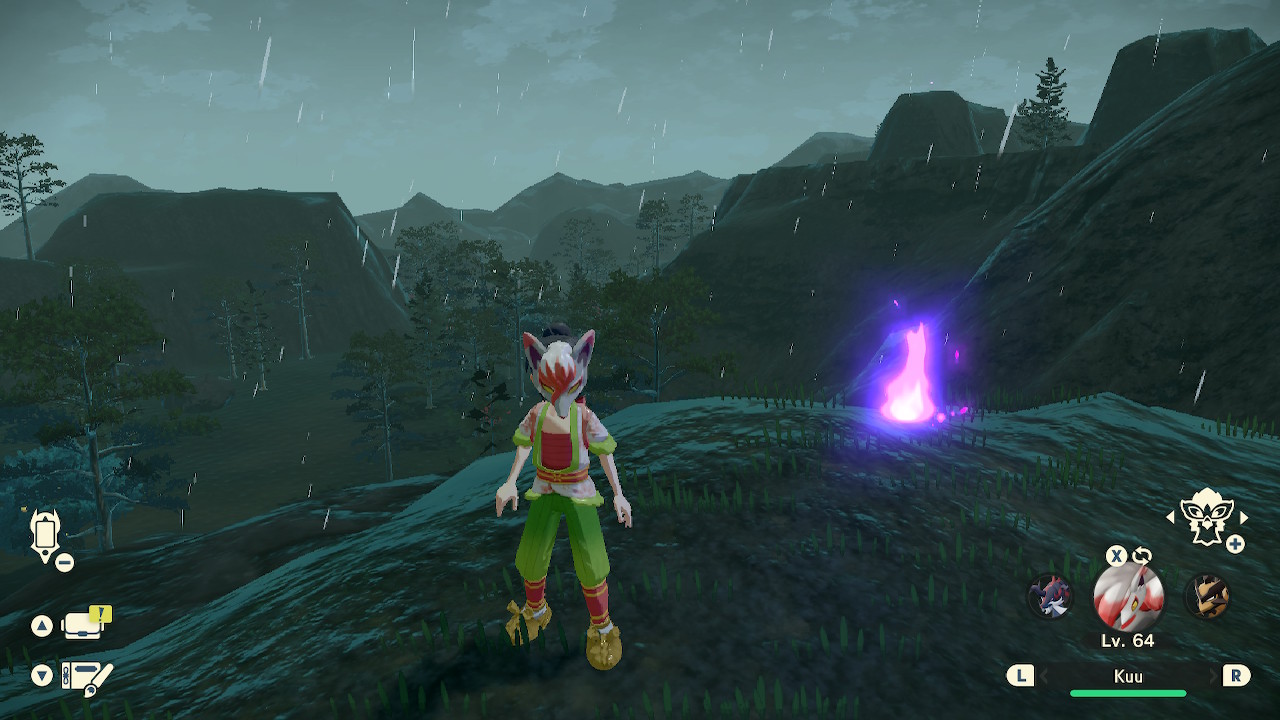Cycle ride Pokémon with the left arrow

[1171, 517]
